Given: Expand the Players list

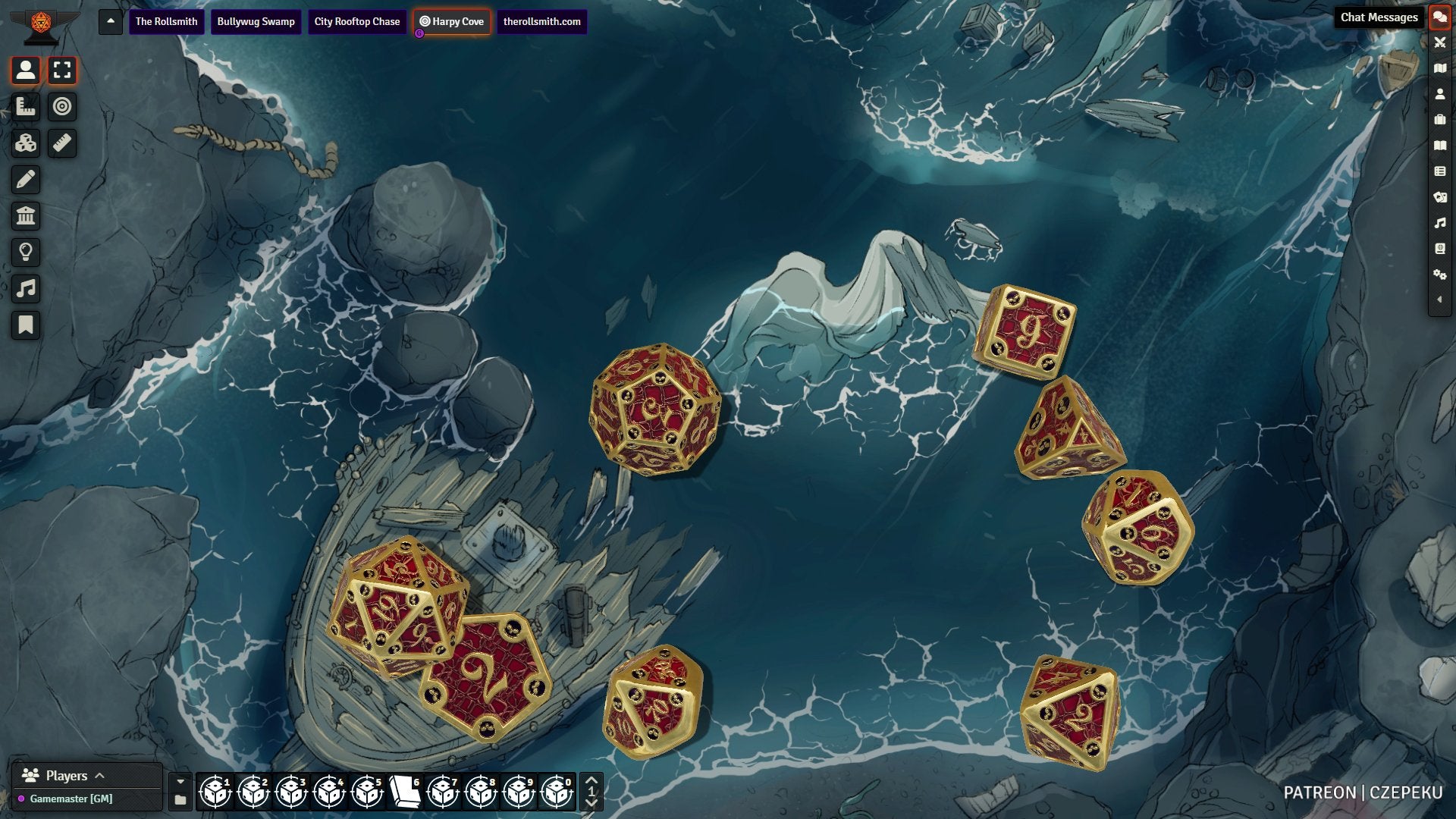Looking at the screenshot, I should click(99, 776).
